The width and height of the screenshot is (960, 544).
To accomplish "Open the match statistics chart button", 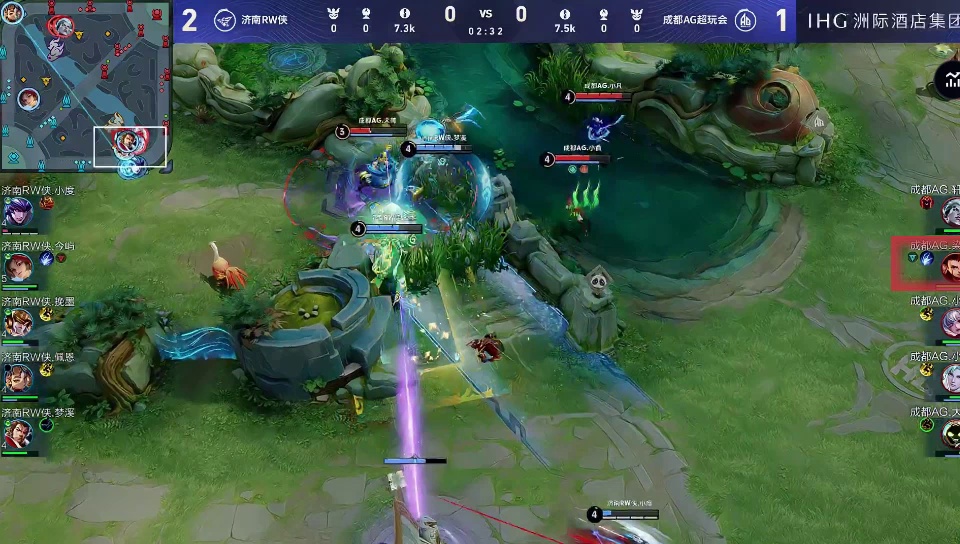I will pos(947,80).
